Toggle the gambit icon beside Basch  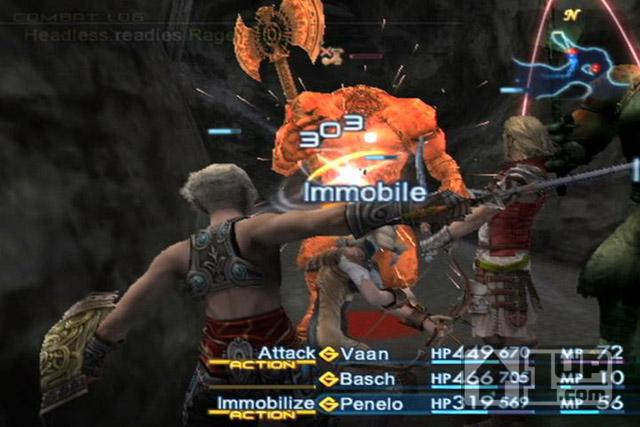pyautogui.click(x=329, y=379)
